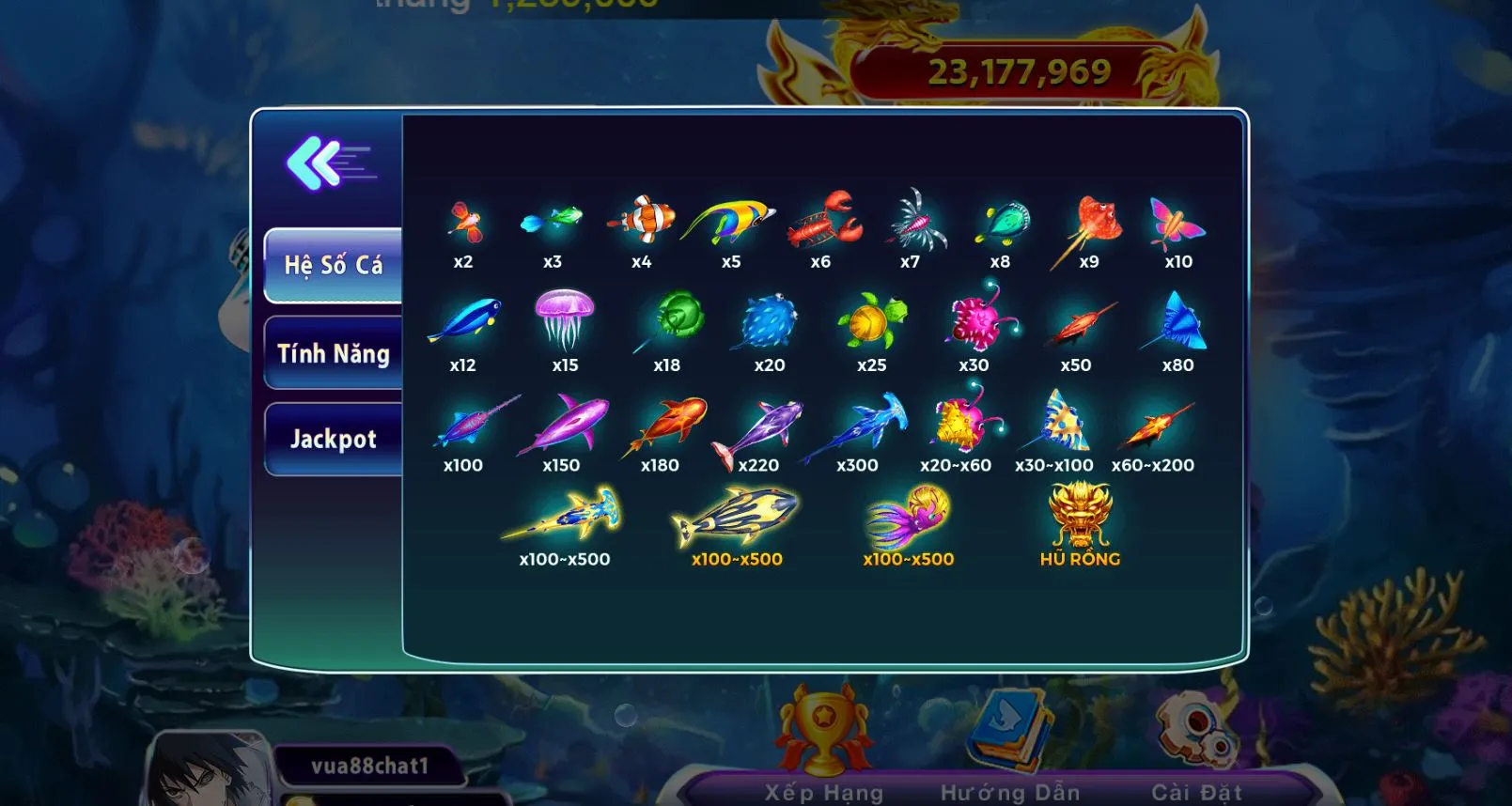This screenshot has height=806, width=1512.
Task: Show the Jackpot tab
Action: tap(334, 439)
